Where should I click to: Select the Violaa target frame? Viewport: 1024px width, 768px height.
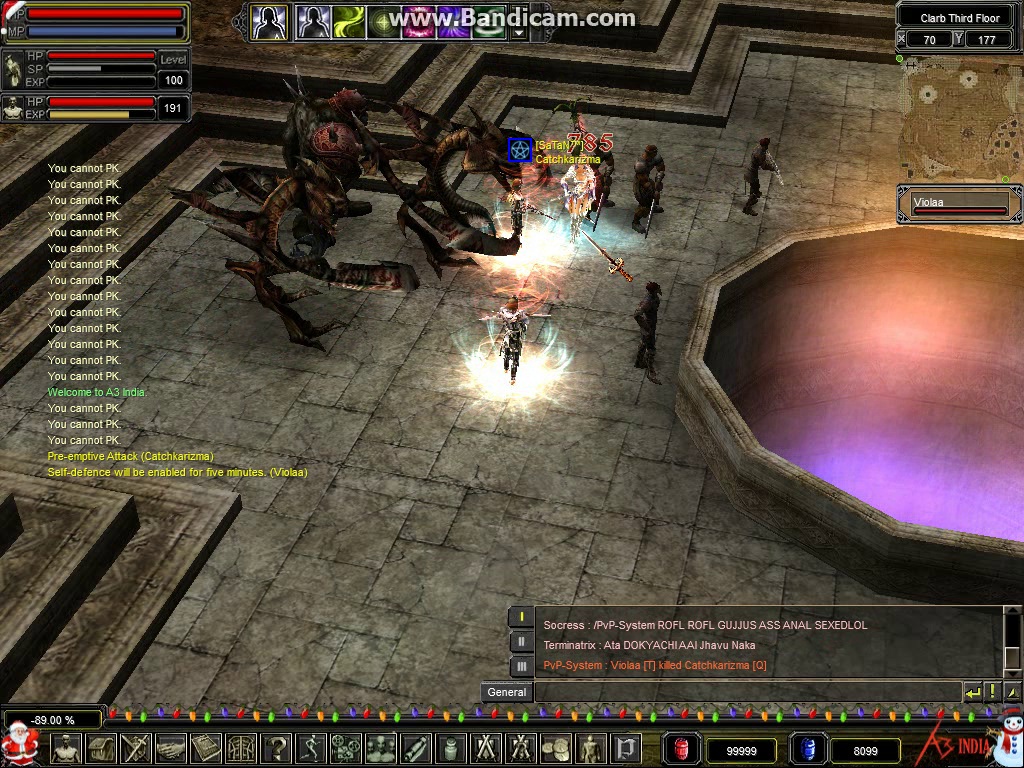(959, 205)
